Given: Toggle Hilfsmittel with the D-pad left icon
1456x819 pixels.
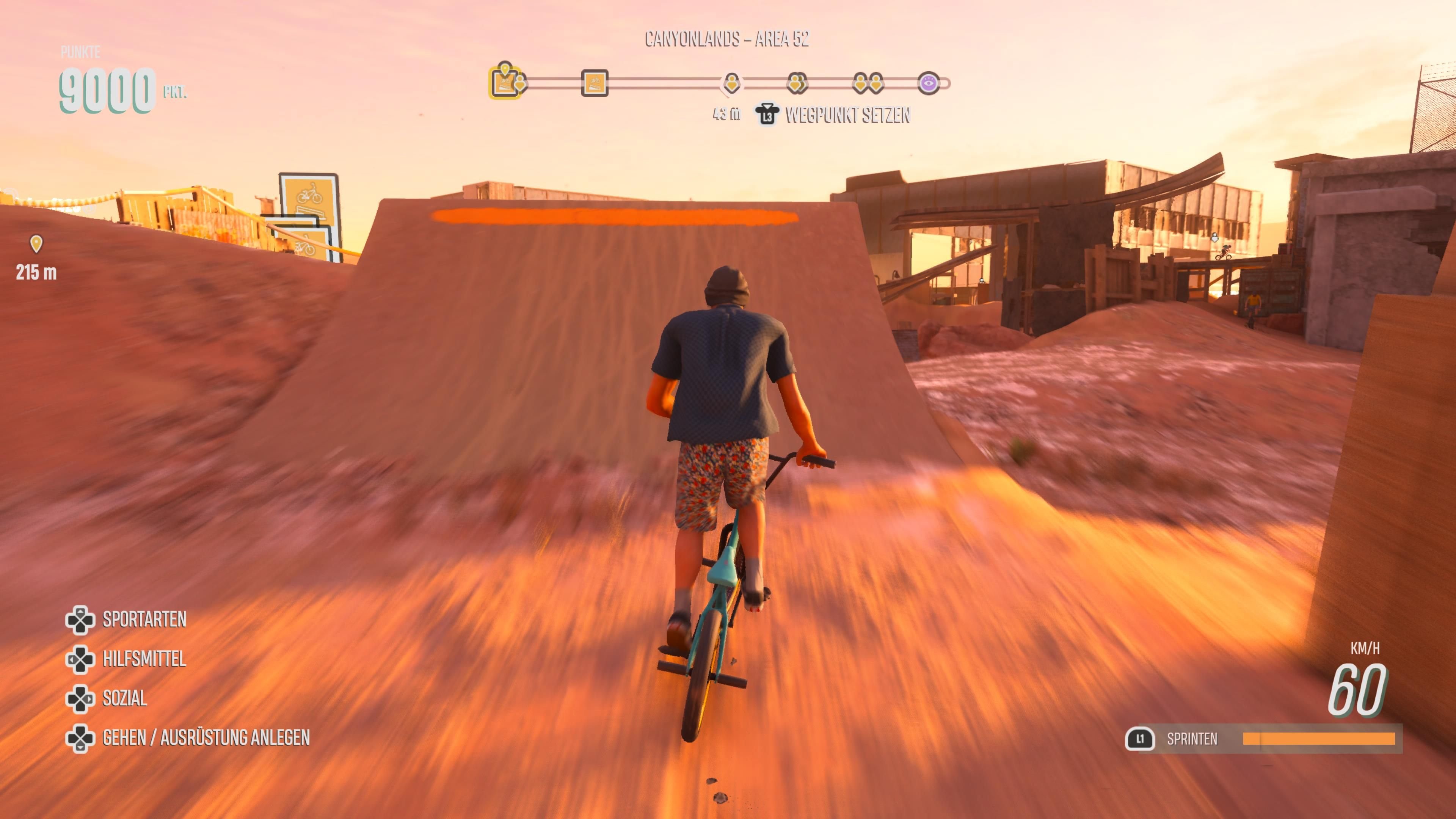Looking at the screenshot, I should pyautogui.click(x=81, y=659).
